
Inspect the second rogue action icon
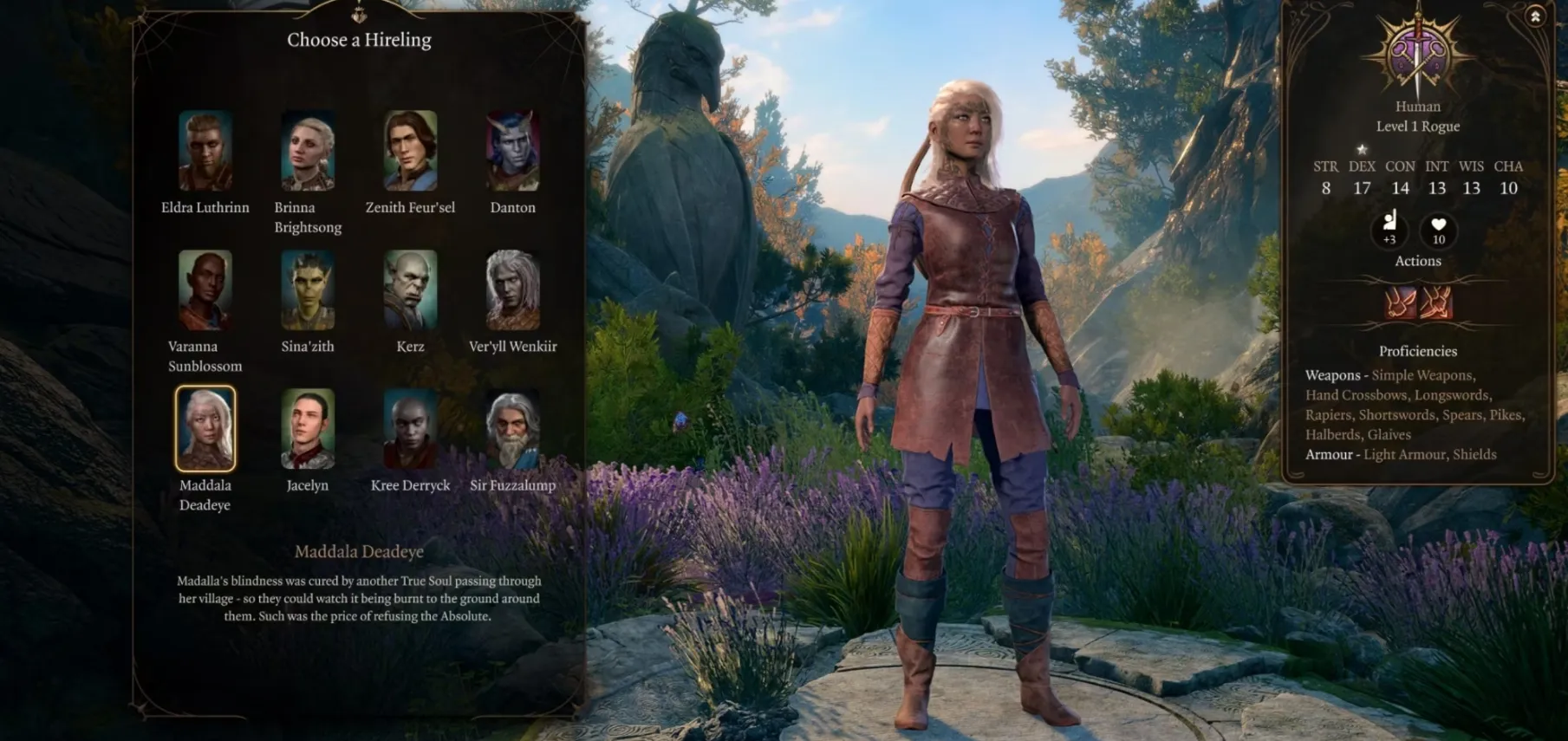click(x=1436, y=303)
